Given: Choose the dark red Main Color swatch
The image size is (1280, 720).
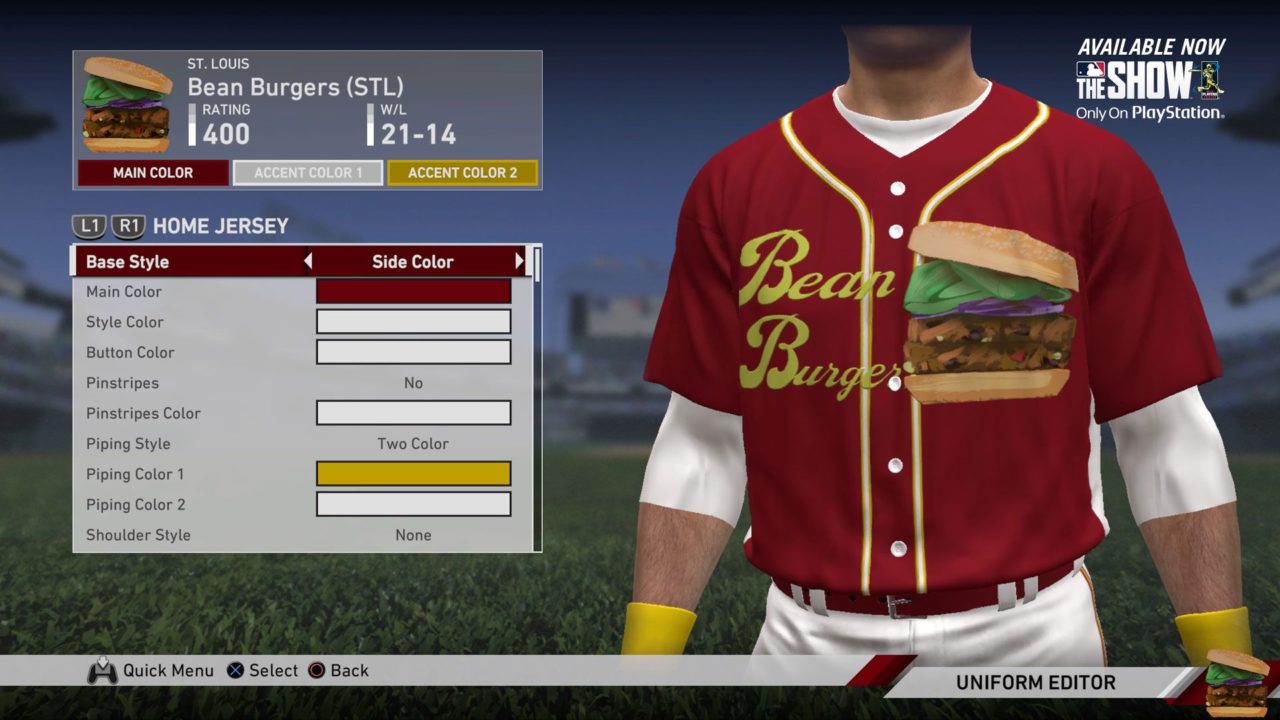Looking at the screenshot, I should pos(413,292).
